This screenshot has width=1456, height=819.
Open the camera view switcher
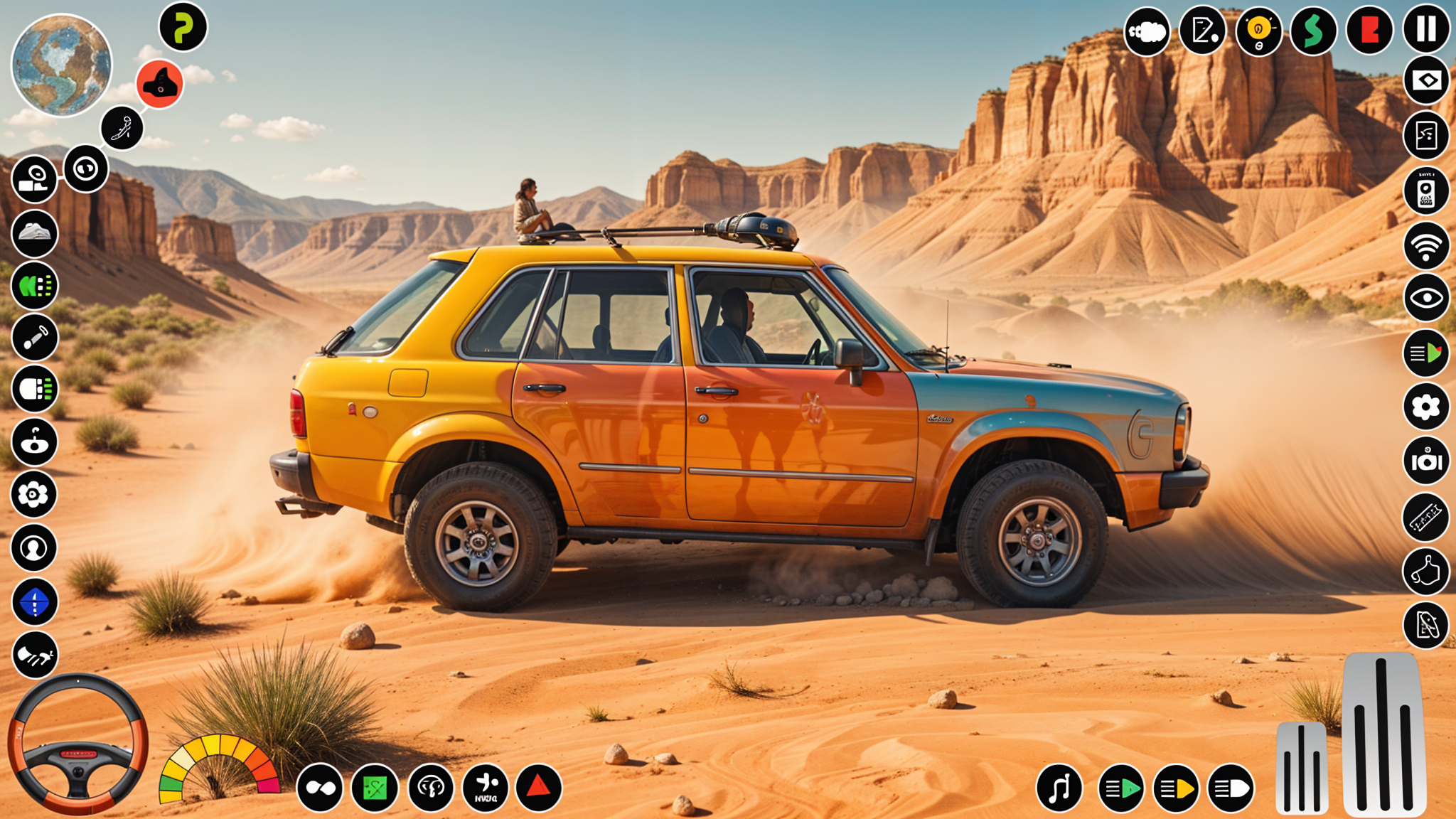[33, 177]
